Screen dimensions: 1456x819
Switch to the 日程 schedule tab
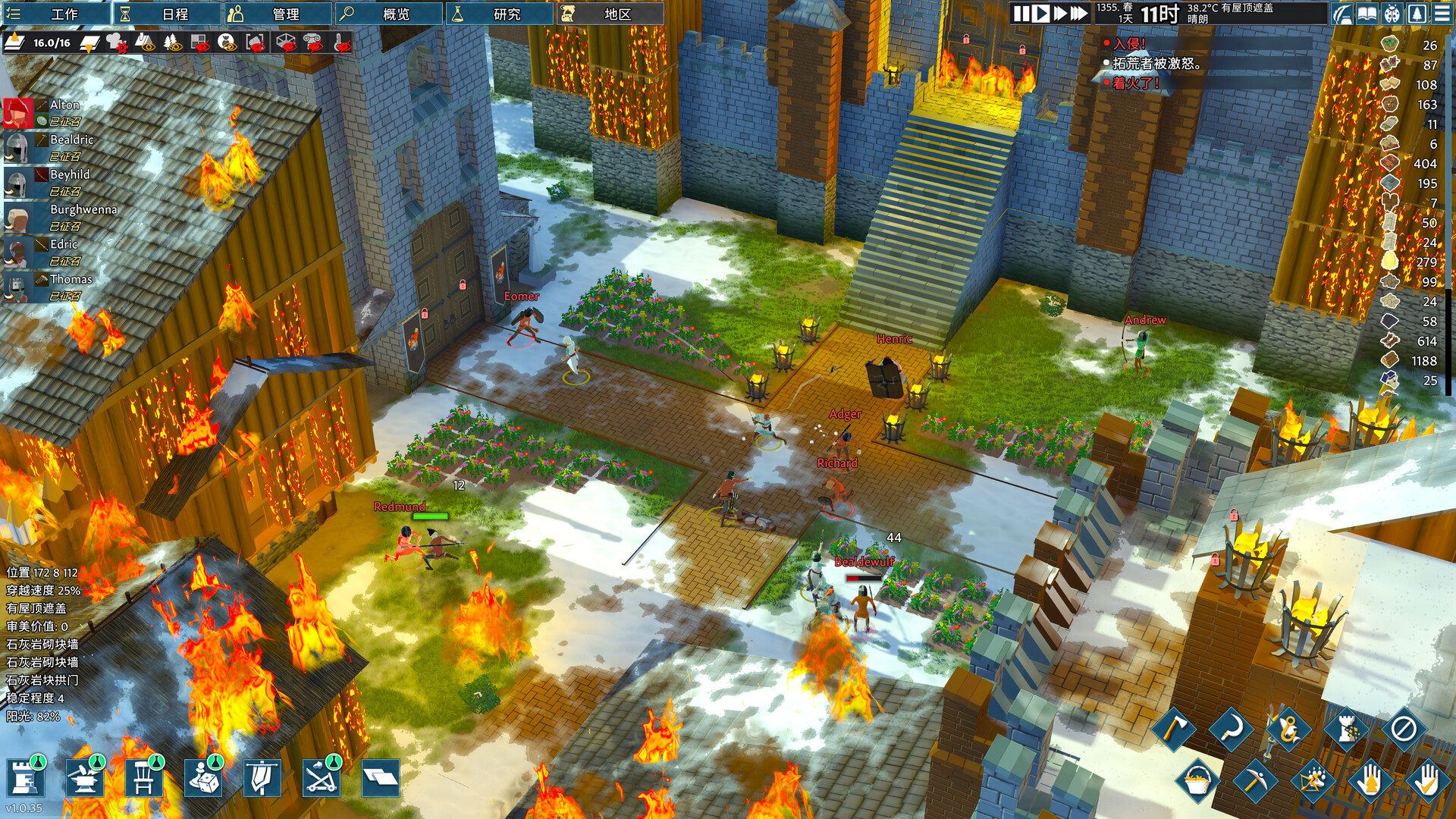pyautogui.click(x=167, y=14)
